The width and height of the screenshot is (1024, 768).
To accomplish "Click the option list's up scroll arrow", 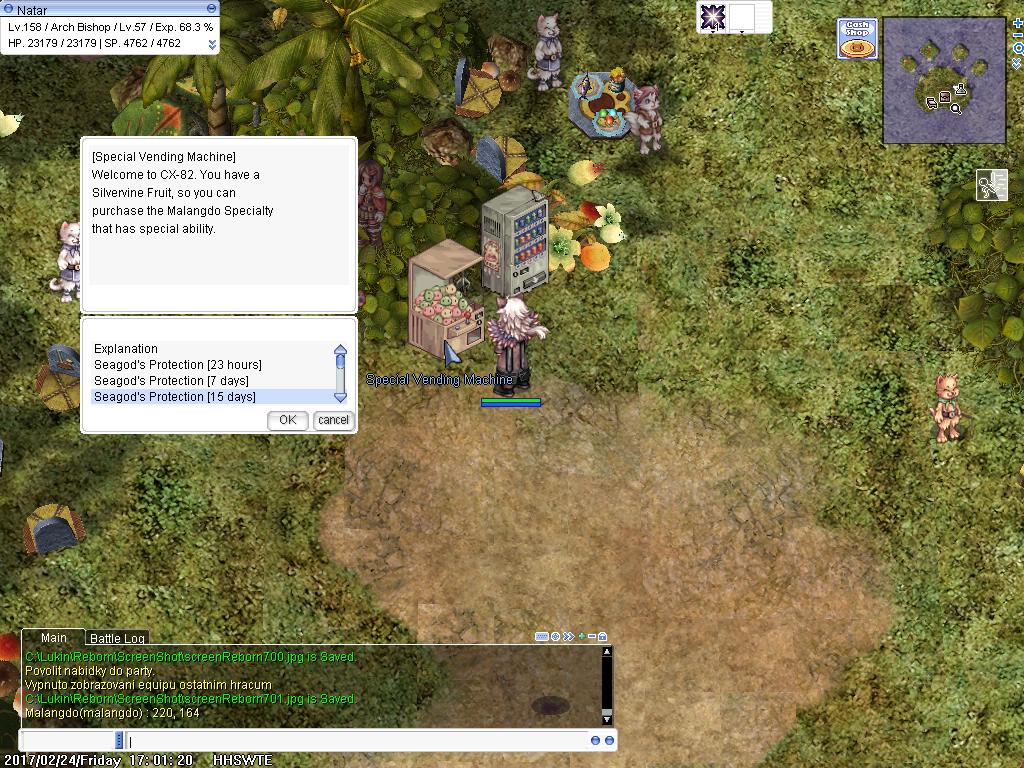I will point(340,350).
